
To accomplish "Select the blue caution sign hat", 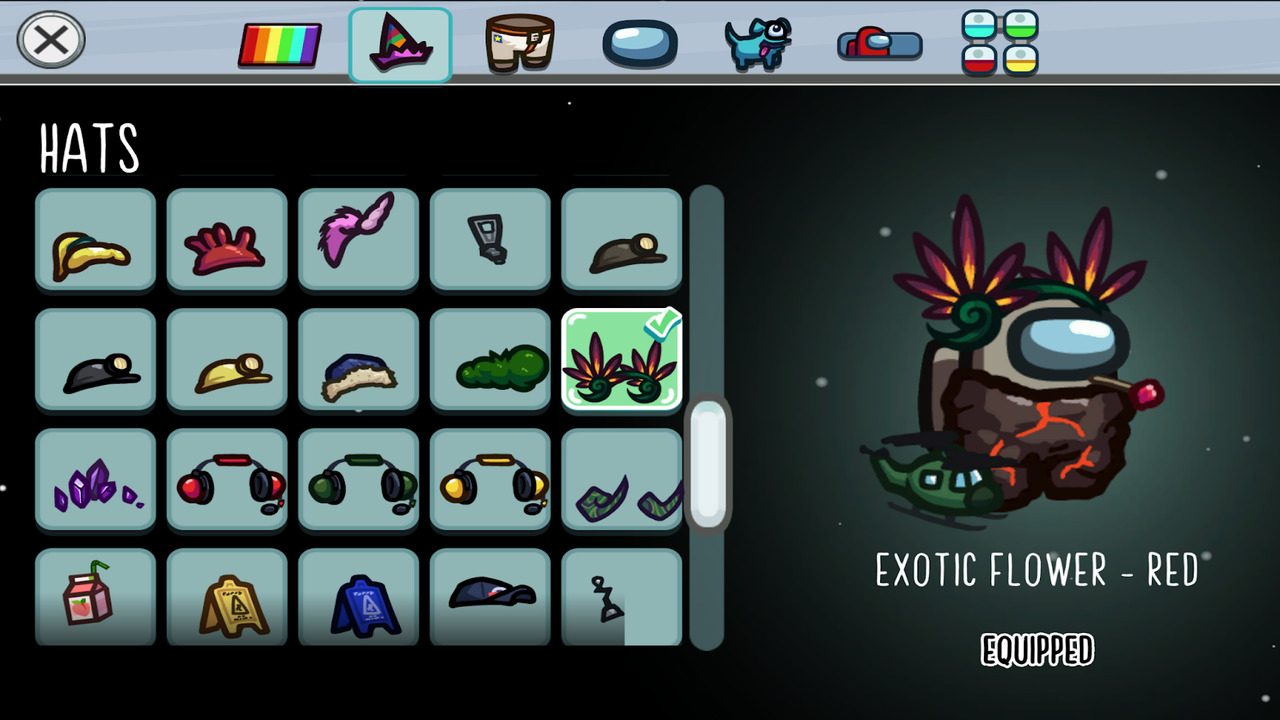I will (x=358, y=598).
